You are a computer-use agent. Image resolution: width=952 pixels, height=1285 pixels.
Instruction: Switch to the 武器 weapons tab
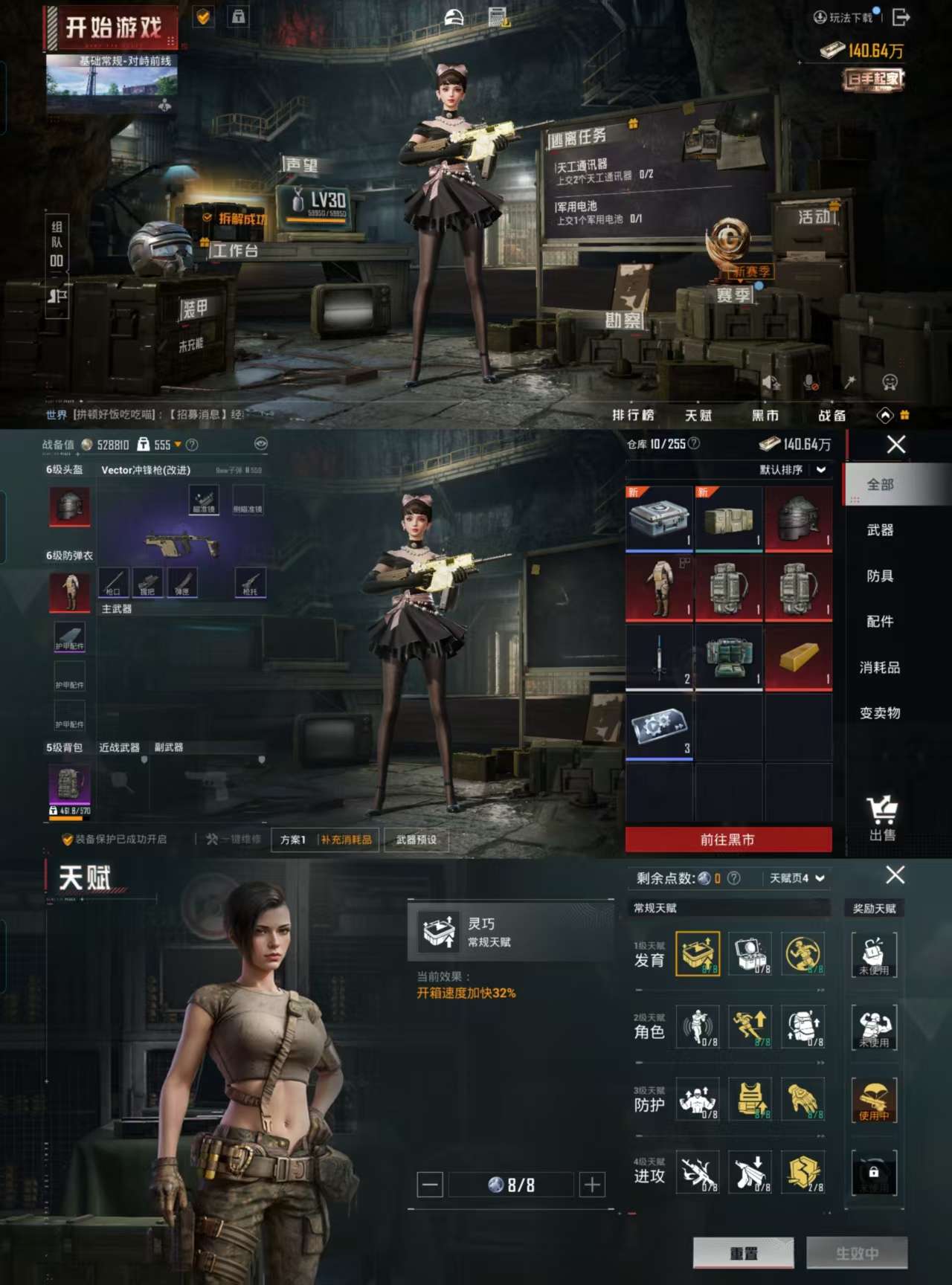pos(880,530)
